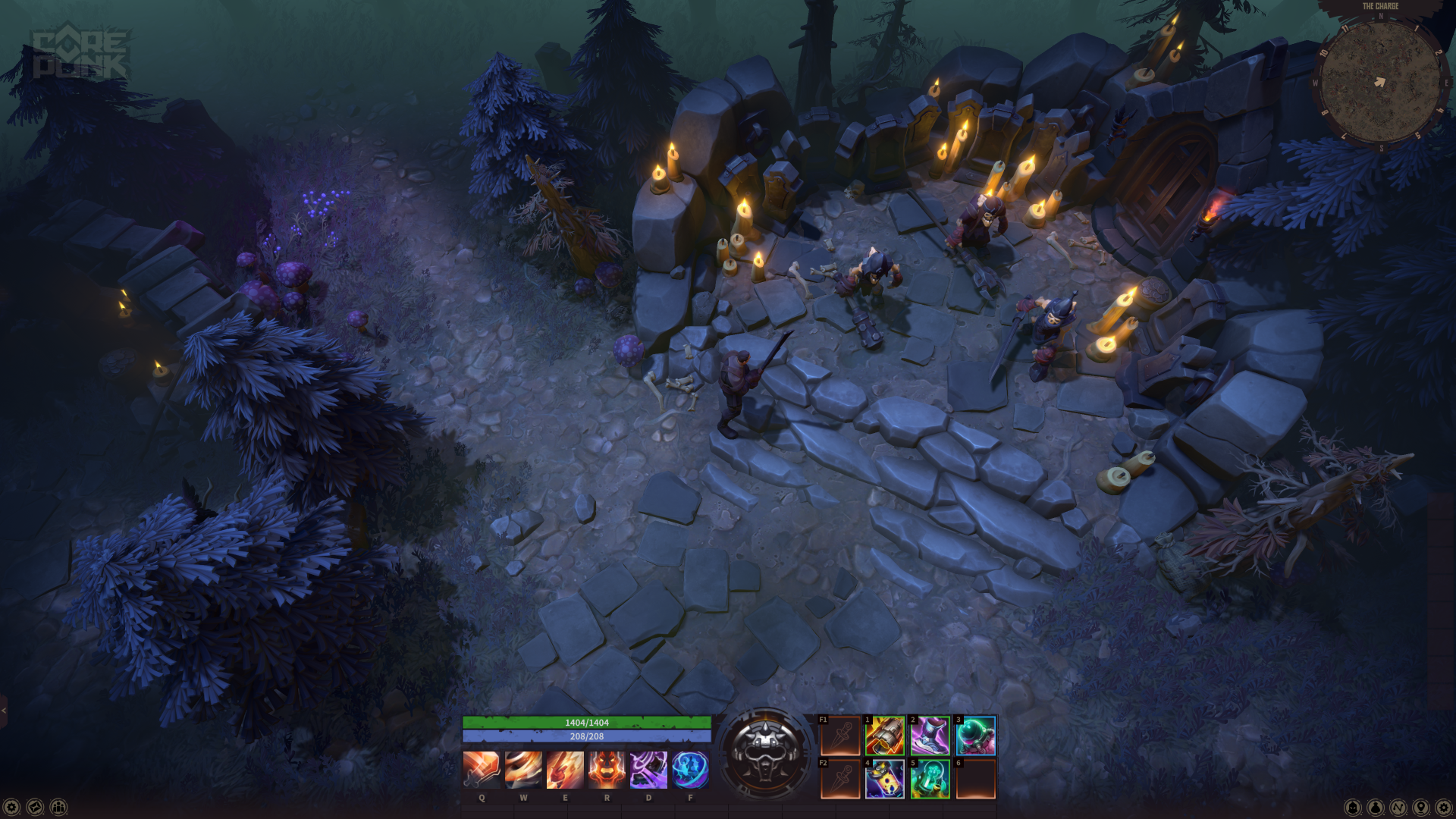Screen dimensions: 1456x819
Task: Open the inventory bag icon
Action: pyautogui.click(x=1376, y=808)
